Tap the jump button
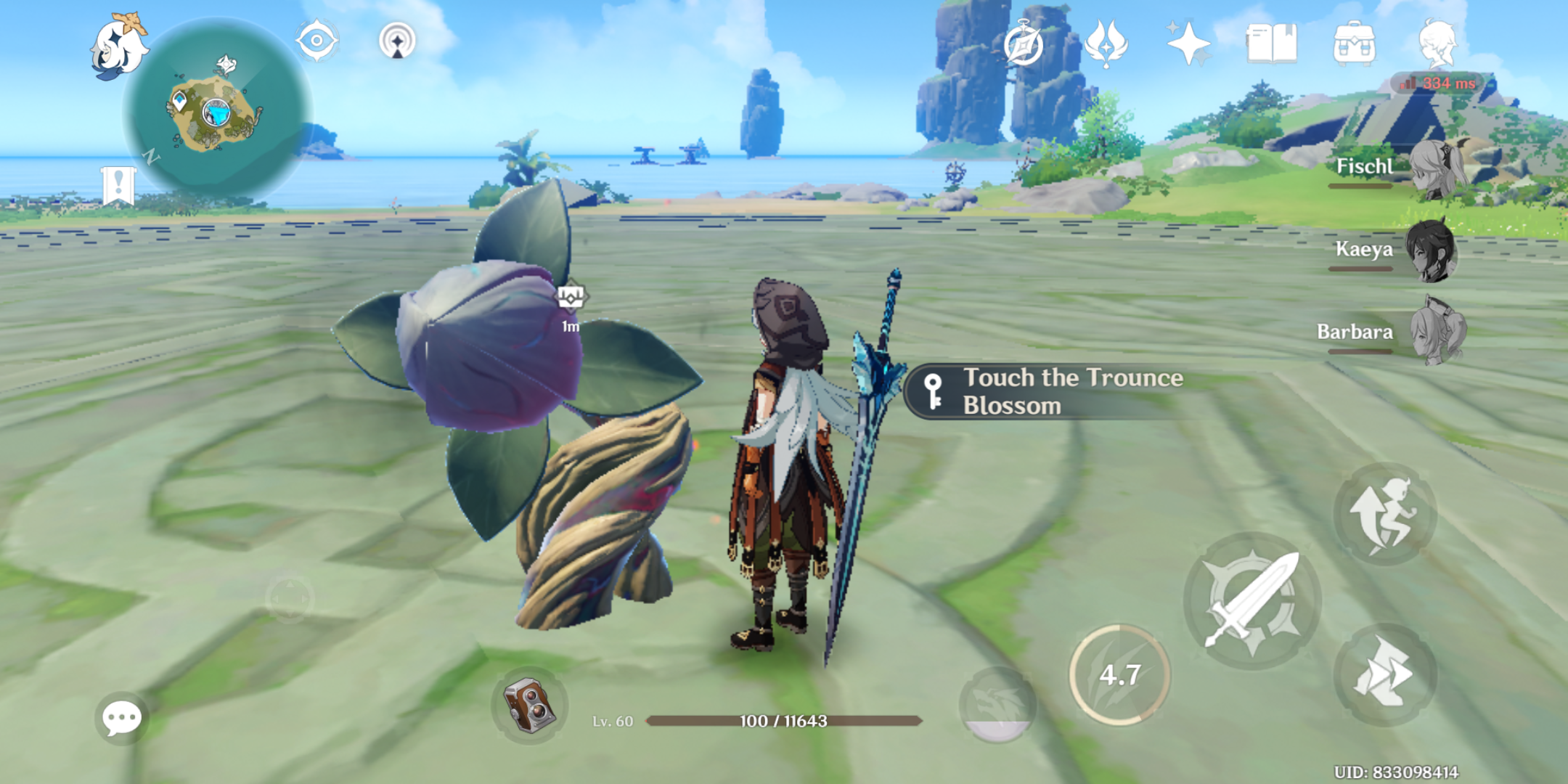This screenshot has width=1568, height=784. (1385, 515)
